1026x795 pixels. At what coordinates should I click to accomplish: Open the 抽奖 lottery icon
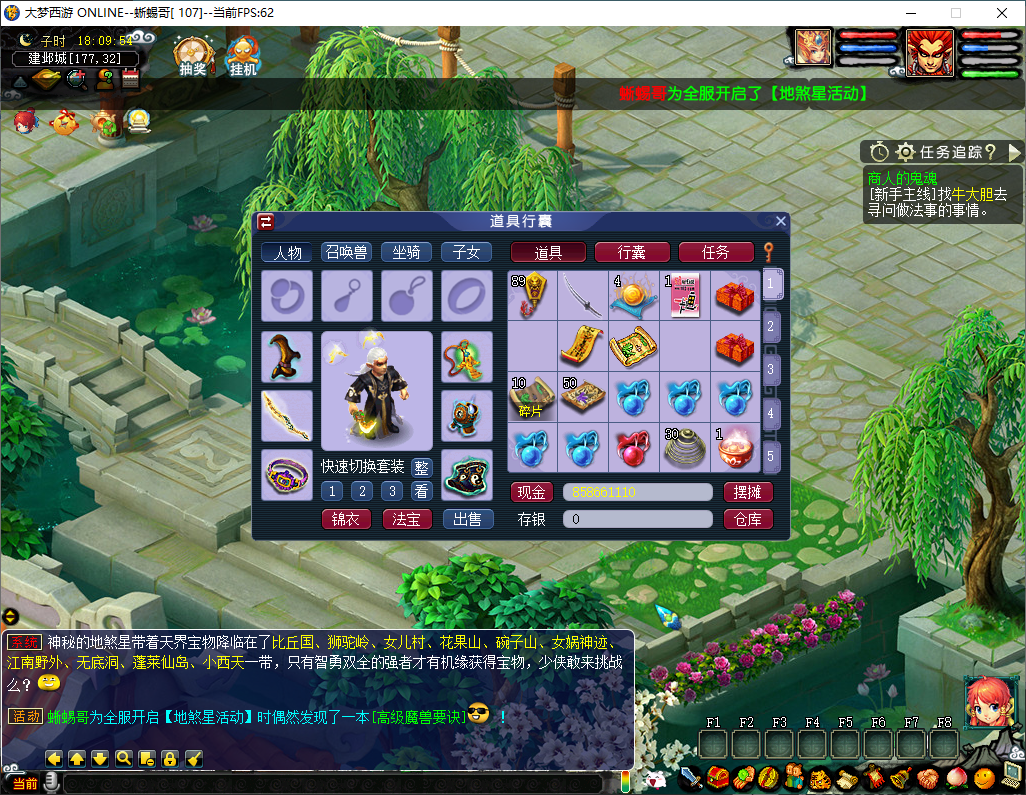click(x=192, y=56)
